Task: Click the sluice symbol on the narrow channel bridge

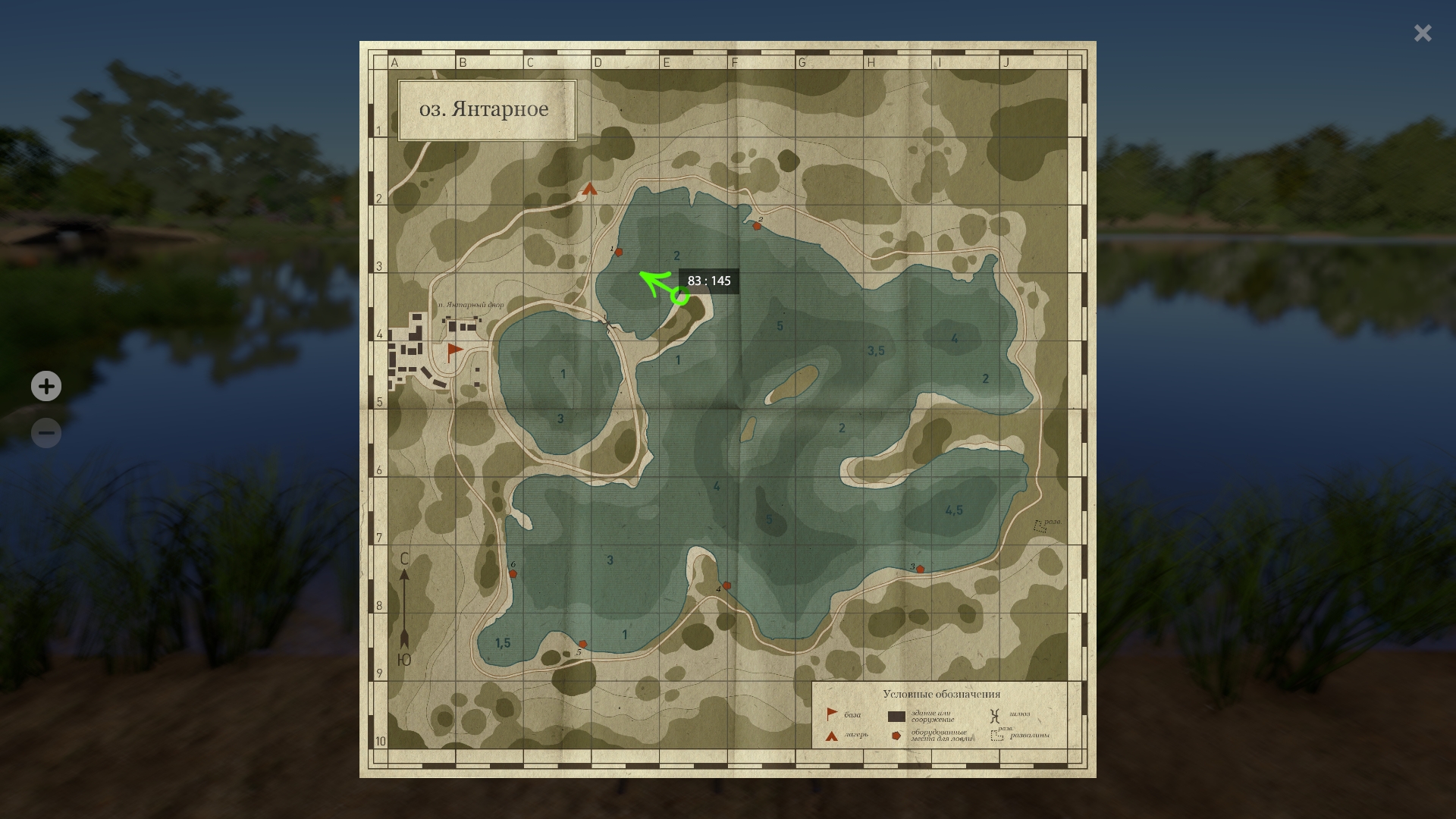Action: pos(607,323)
